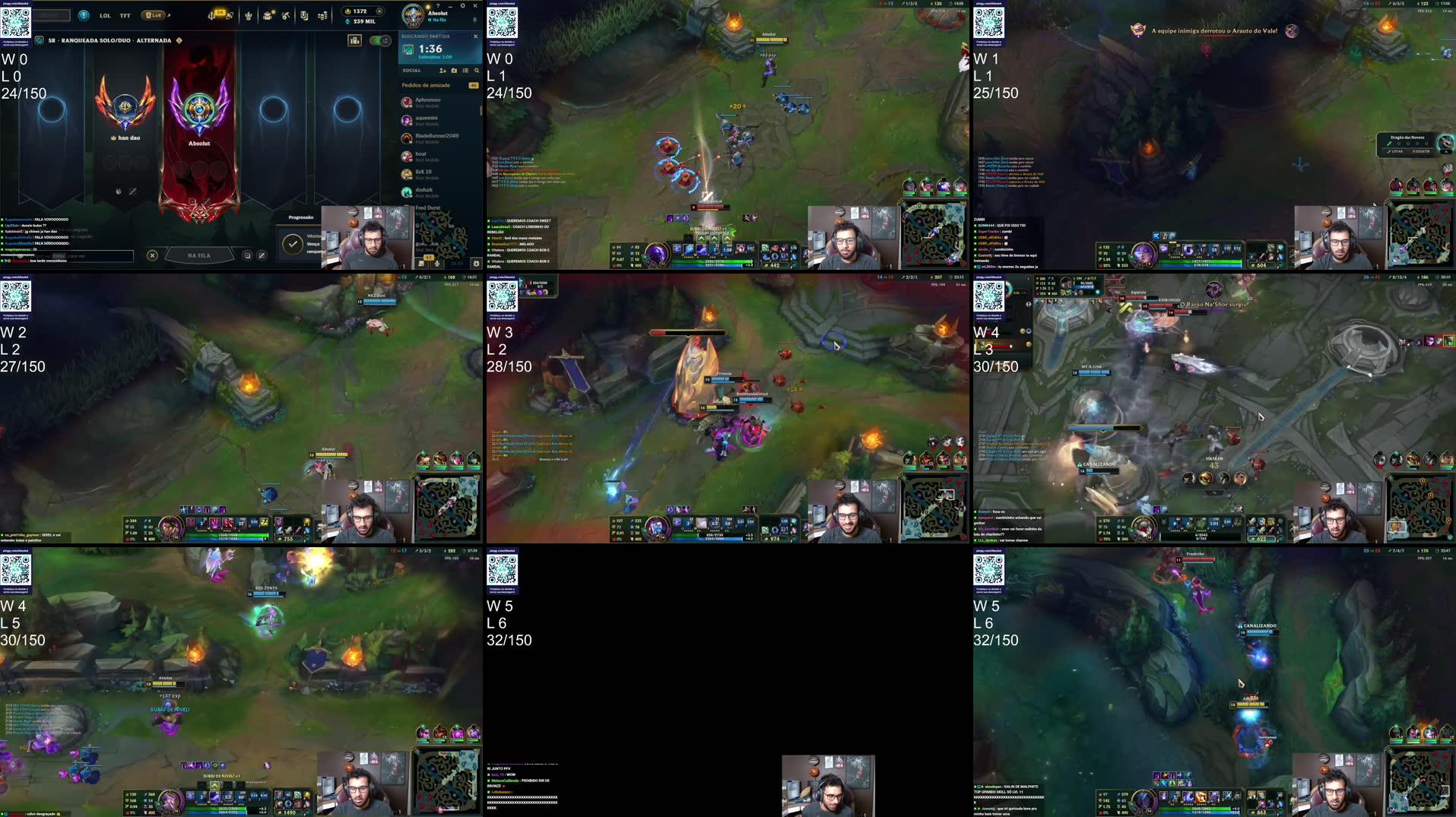Screen dimensions: 1456x817
Task: Click the search icon in the Social panel
Action: pos(477,71)
